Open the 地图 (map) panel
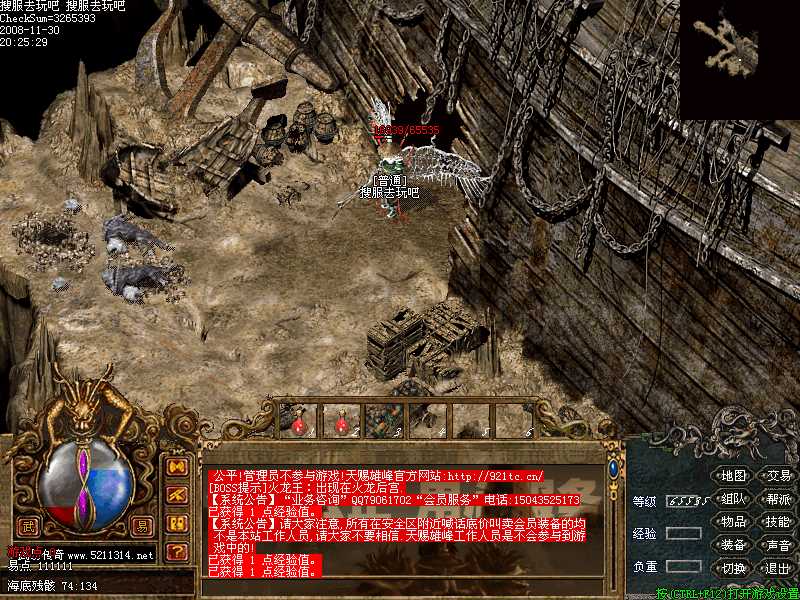The width and height of the screenshot is (800, 600). tap(733, 475)
